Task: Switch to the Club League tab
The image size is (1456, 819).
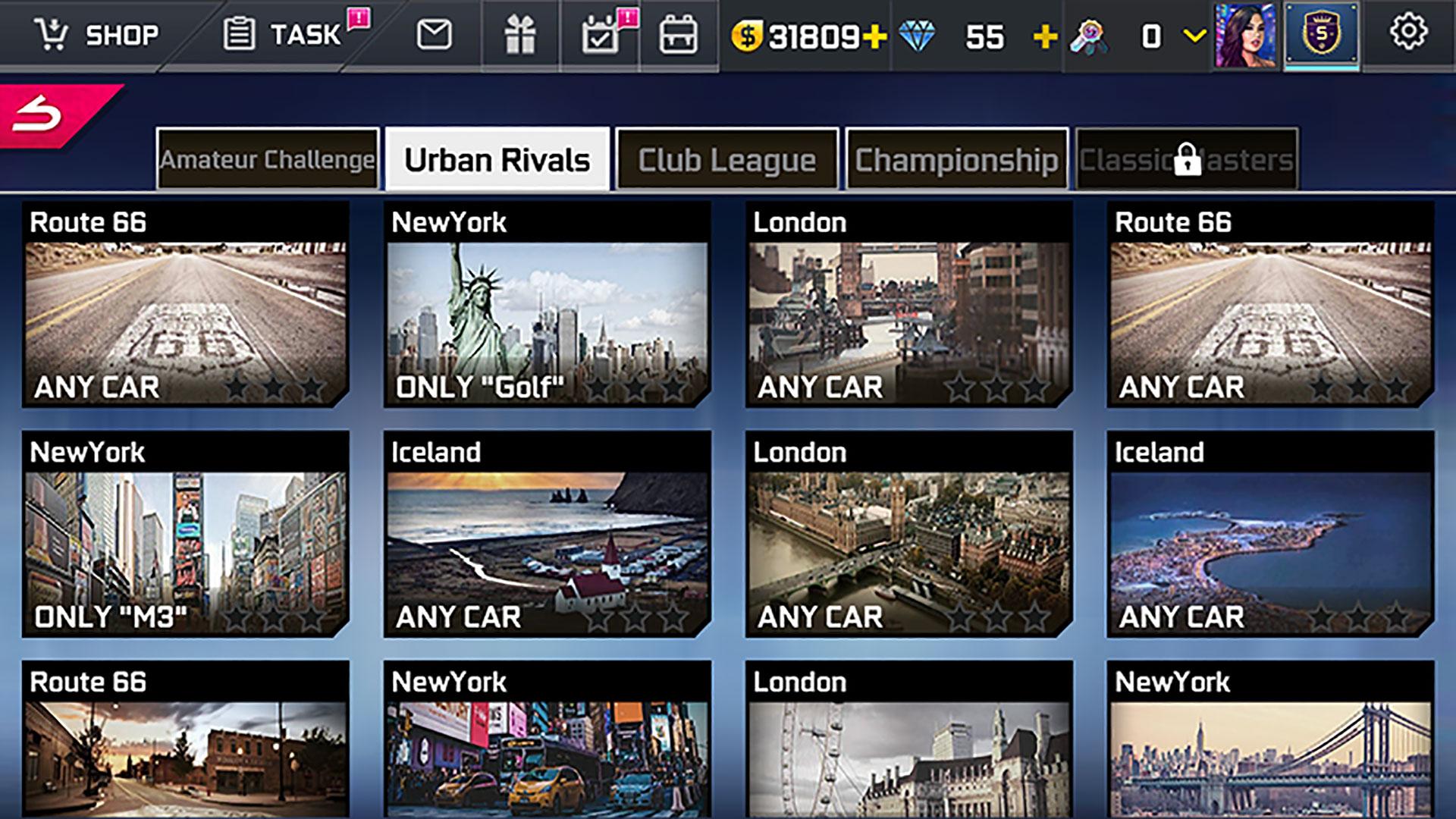Action: (726, 158)
